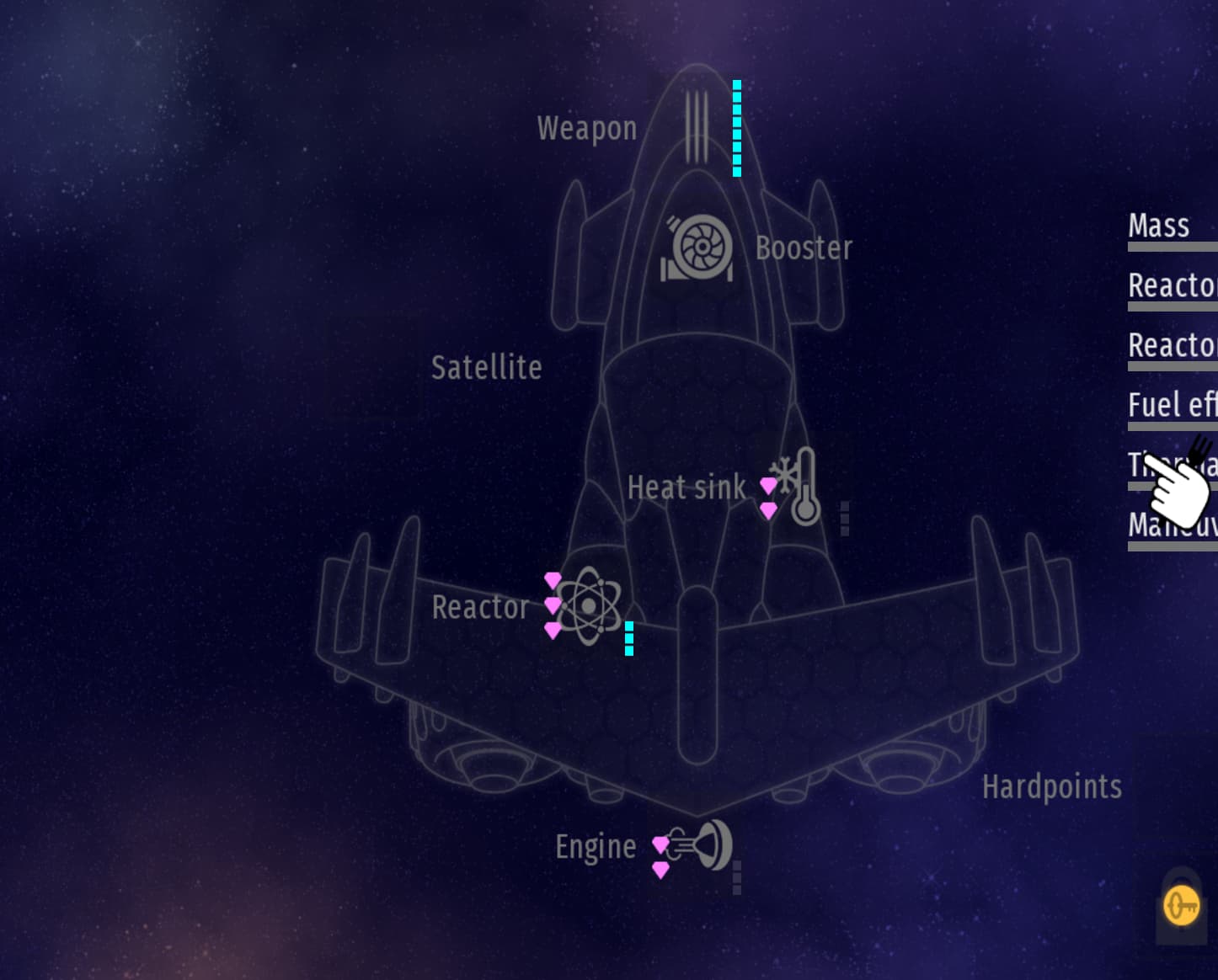Viewport: 1218px width, 980px height.
Task: Select the Reactor atom icon
Action: [589, 605]
